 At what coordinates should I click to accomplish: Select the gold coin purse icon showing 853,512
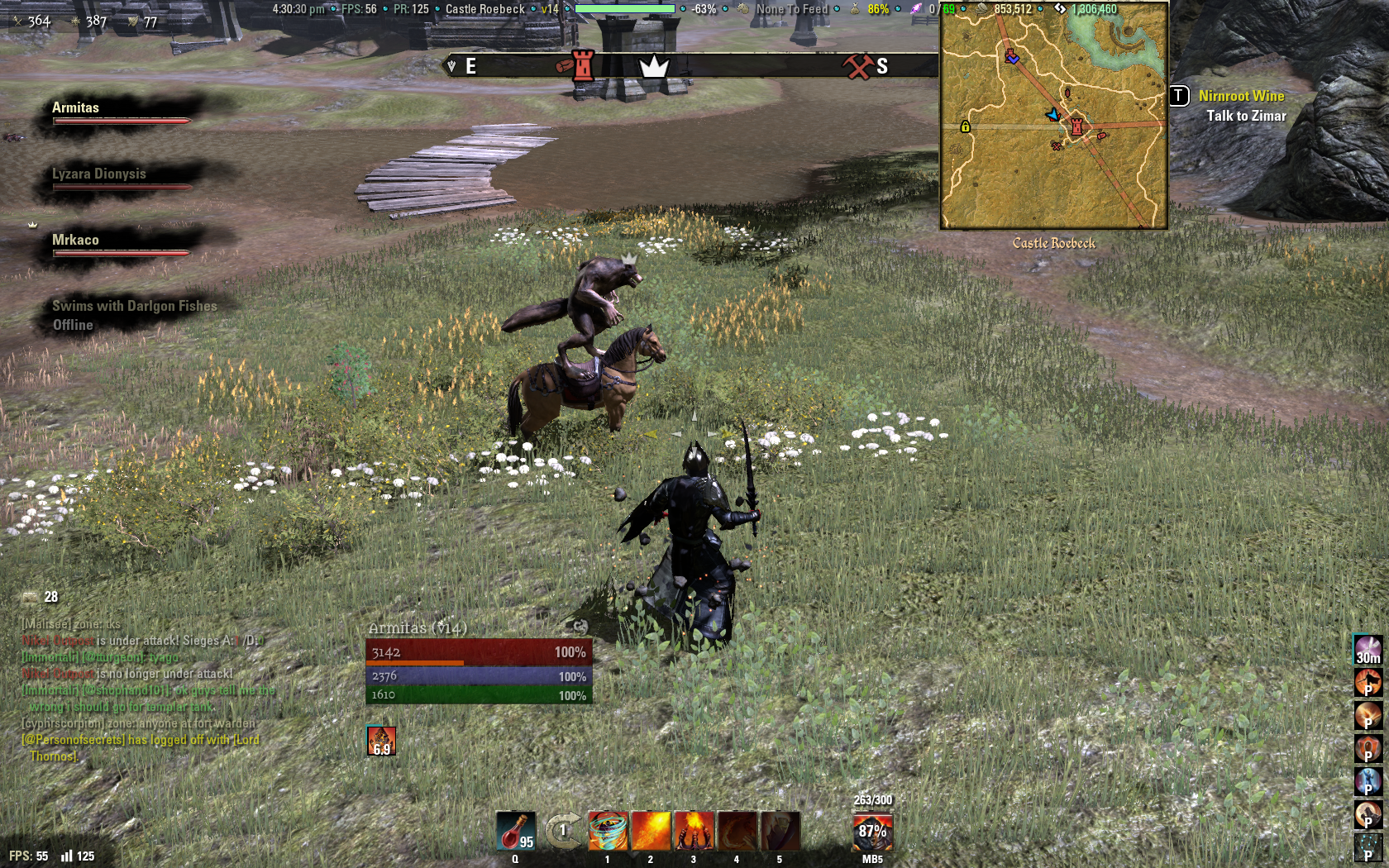coord(980,10)
